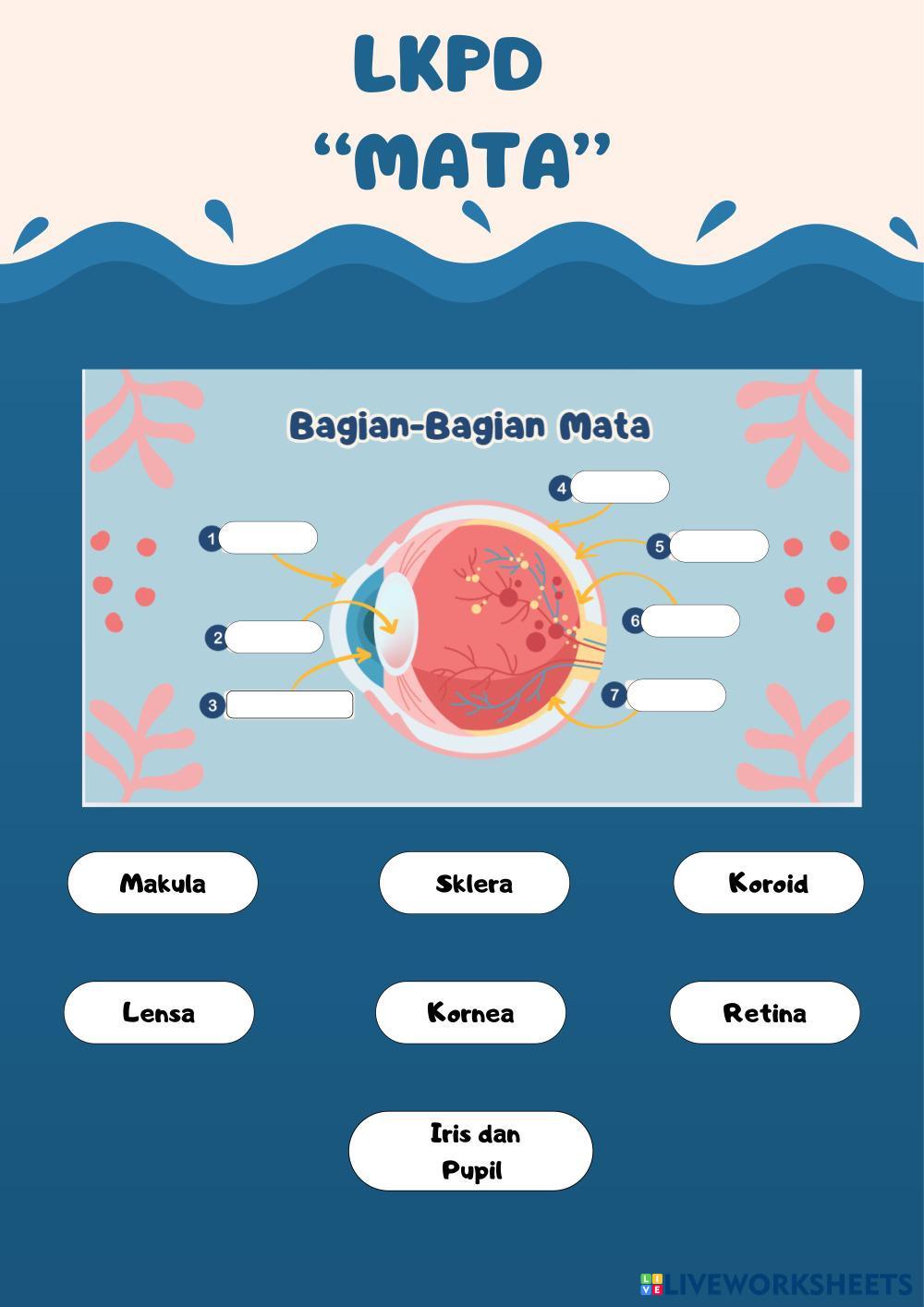This screenshot has width=924, height=1307.
Task: Pick the Sklera word label
Action: tap(474, 883)
